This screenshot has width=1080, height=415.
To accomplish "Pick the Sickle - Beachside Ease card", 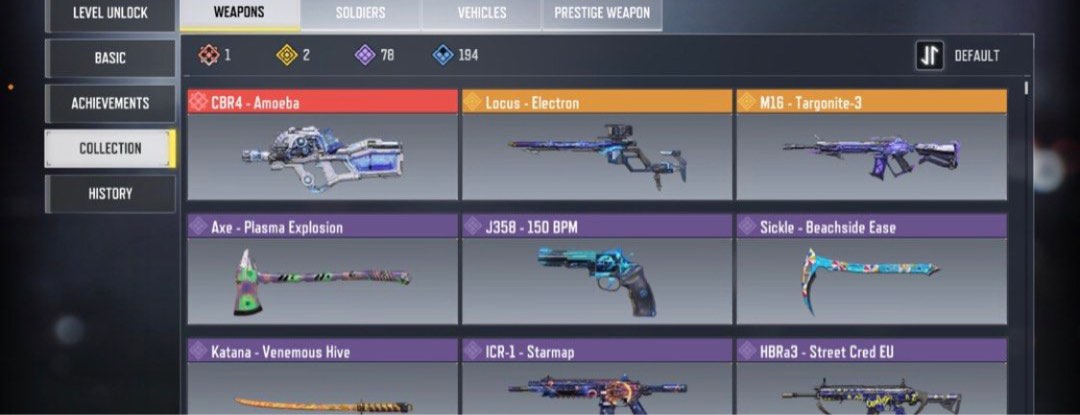I will coord(871,270).
